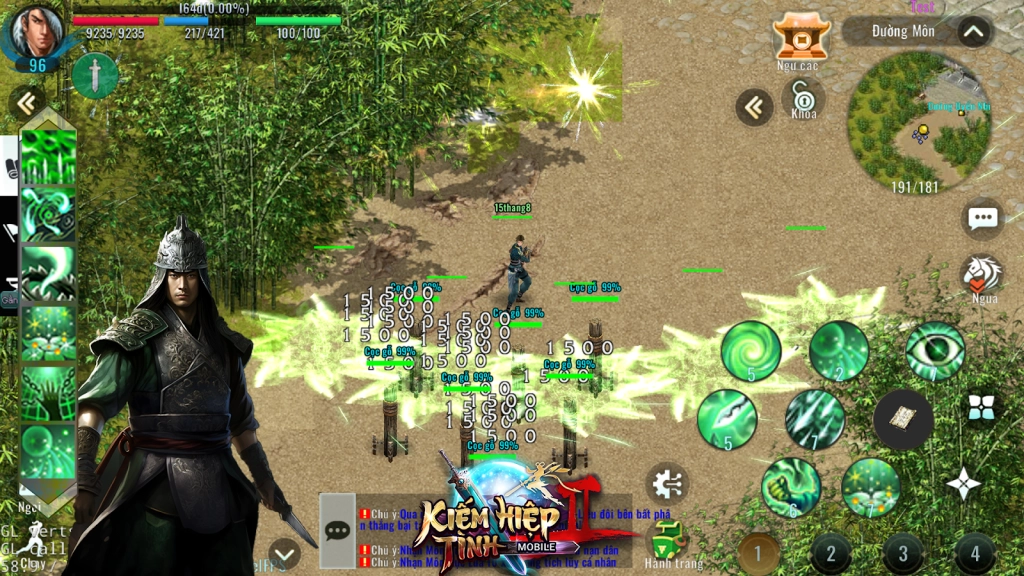This screenshot has height=576, width=1024.
Task: Collapse the Đường Môn location bar arrow
Action: pos(974,32)
